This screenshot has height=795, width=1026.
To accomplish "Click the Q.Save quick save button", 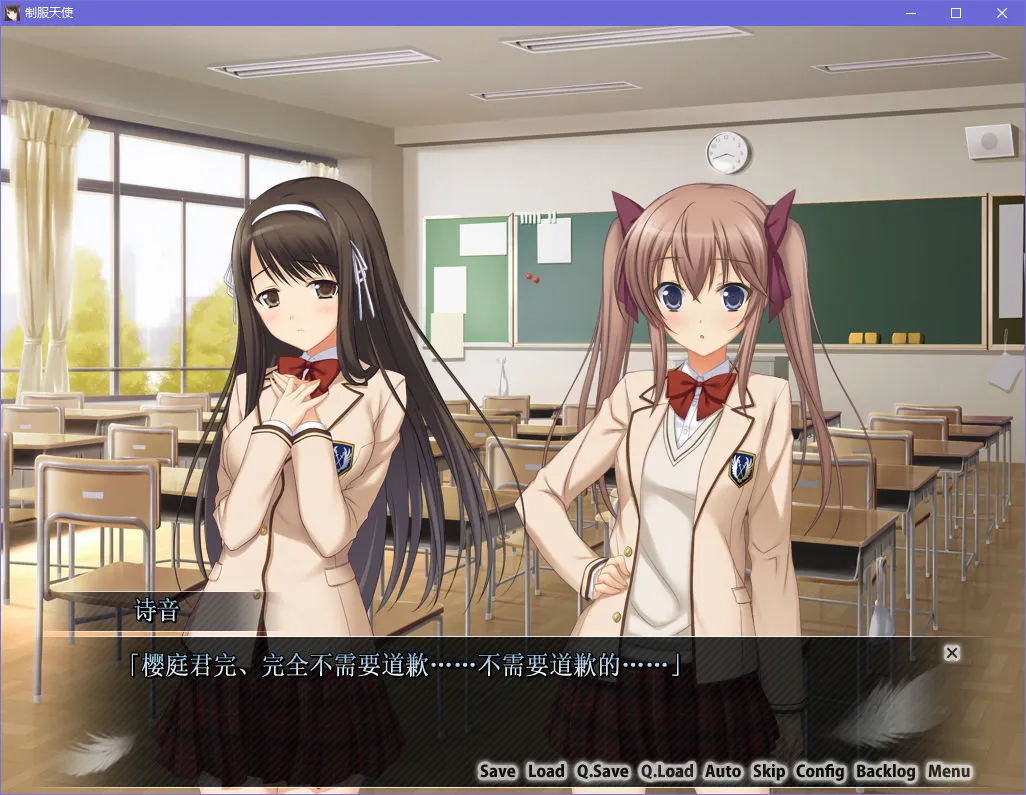I will click(x=602, y=771).
